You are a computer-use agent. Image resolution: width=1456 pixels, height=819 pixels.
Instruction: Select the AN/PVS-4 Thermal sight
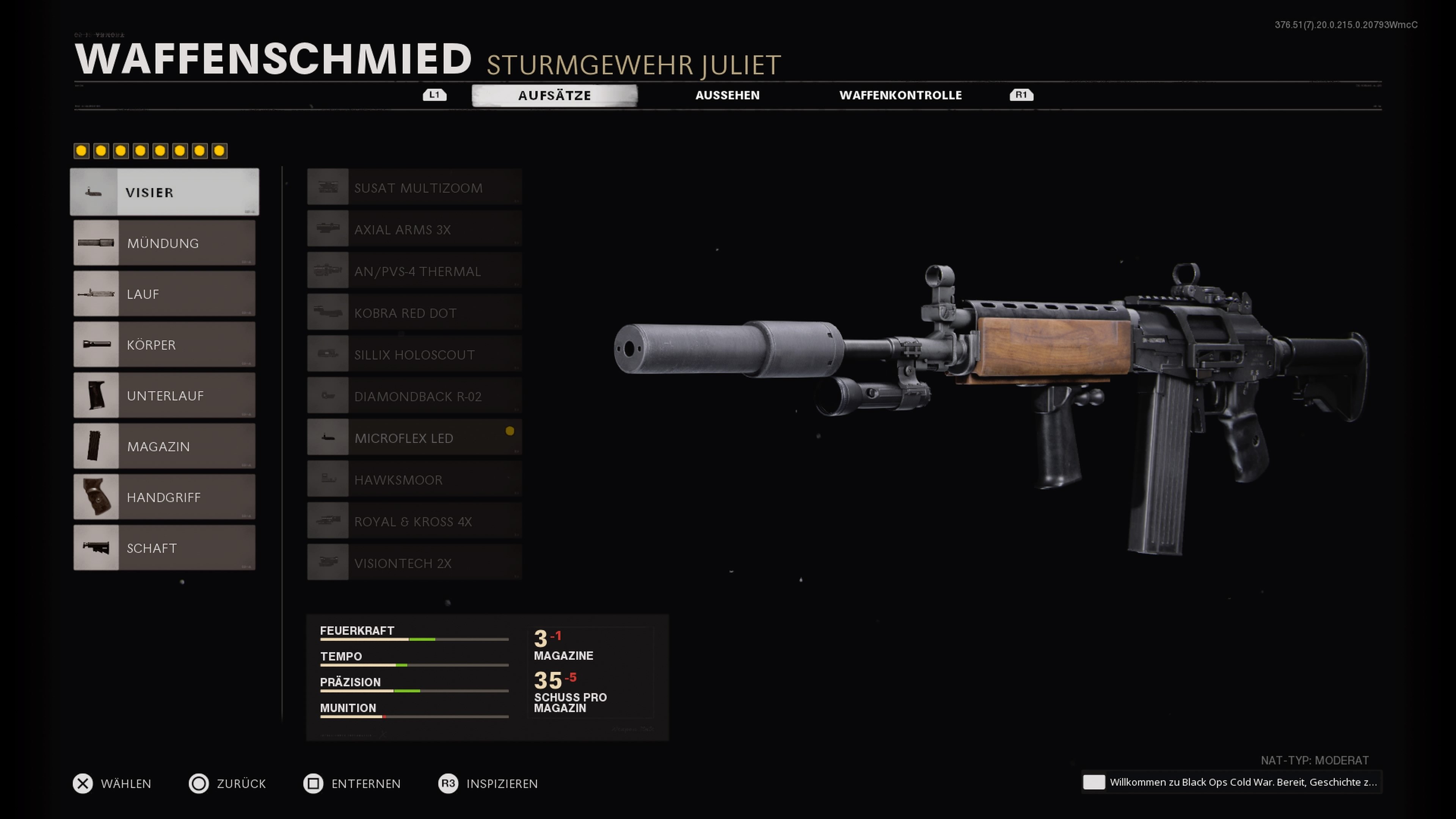[414, 271]
